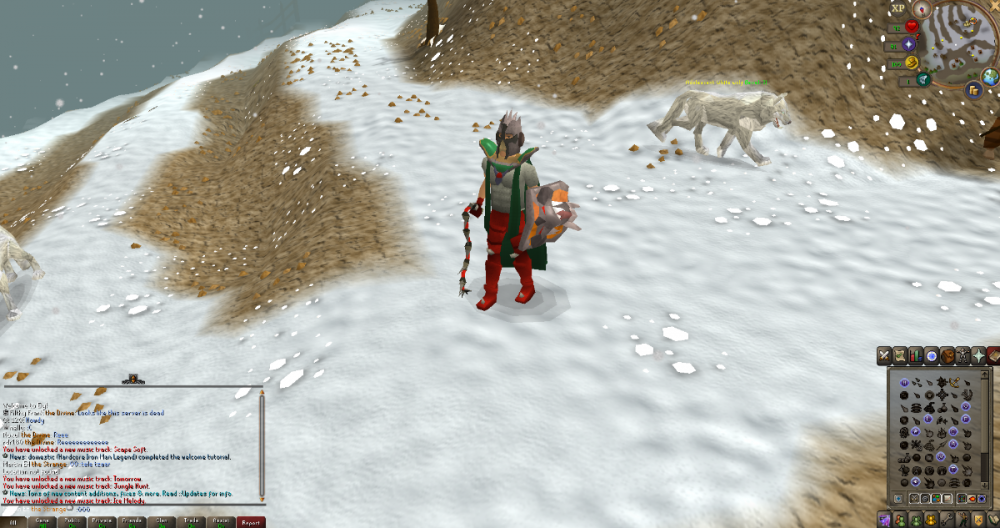Screen dimensions: 1000x528
Task: Switch to the Inventory backpack tab
Action: click(947, 355)
